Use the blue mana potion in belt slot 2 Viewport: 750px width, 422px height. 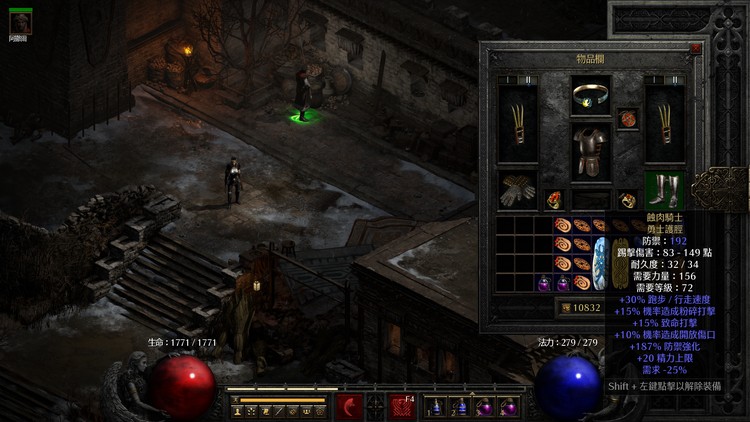click(458, 407)
